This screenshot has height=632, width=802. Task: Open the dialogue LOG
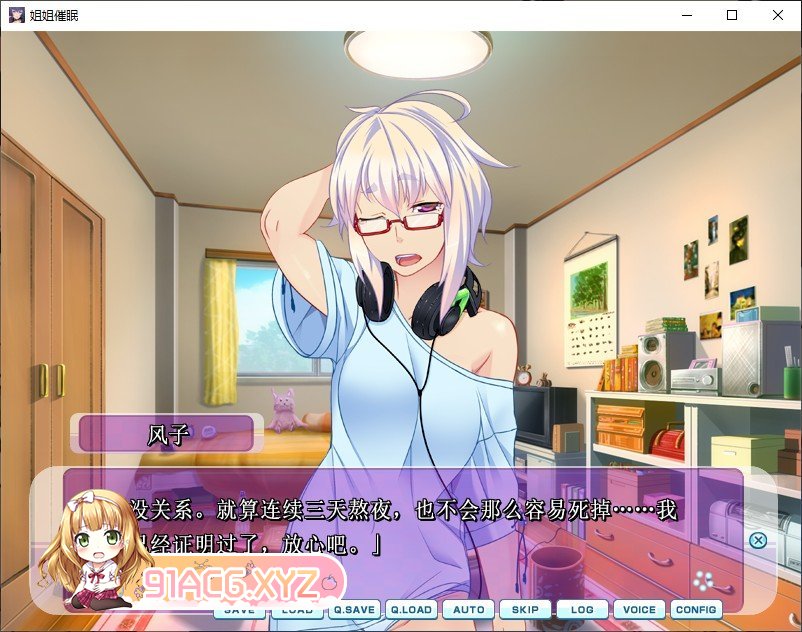(x=582, y=609)
